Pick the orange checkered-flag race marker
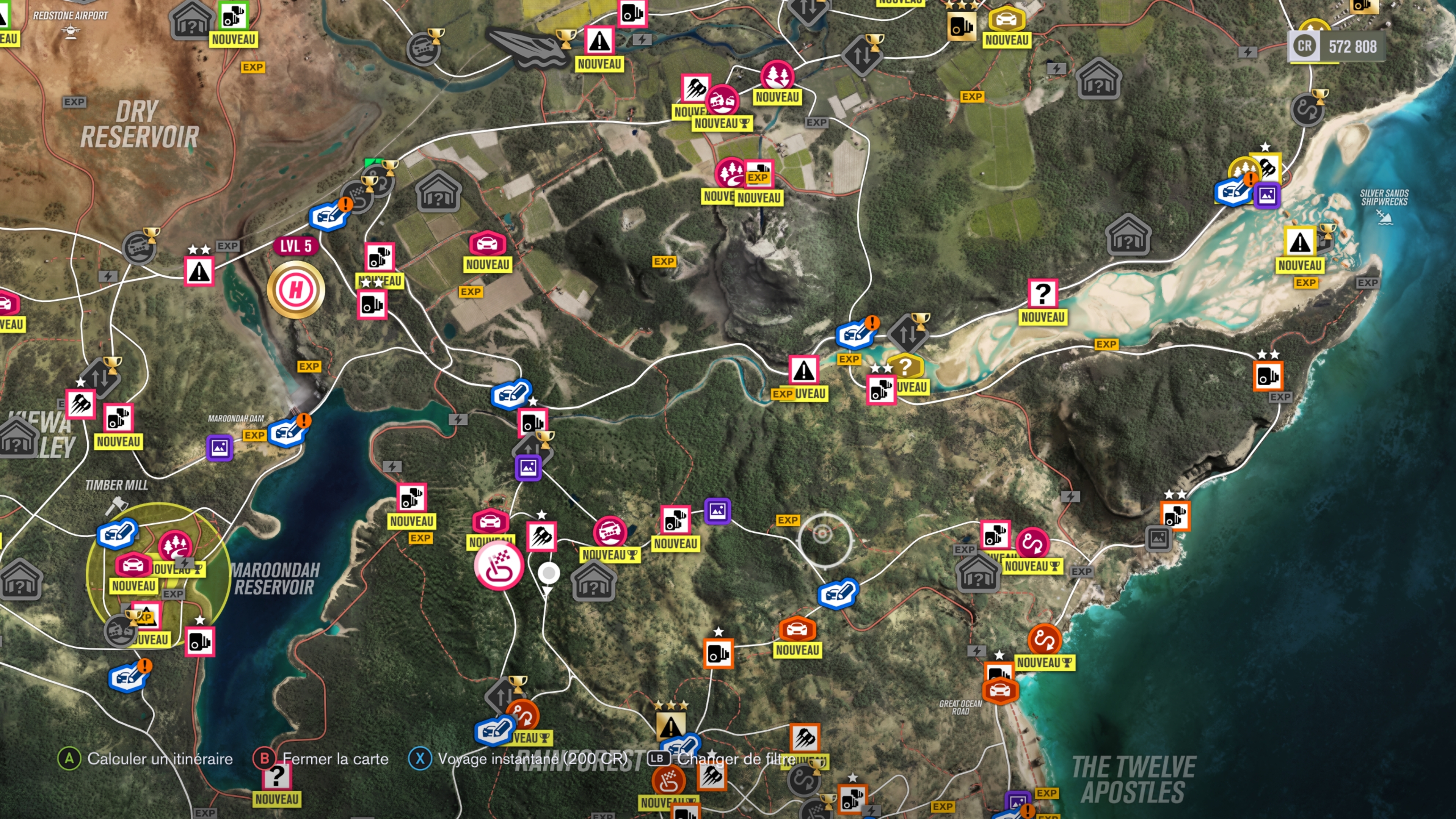The width and height of the screenshot is (1456, 819). [x=668, y=781]
